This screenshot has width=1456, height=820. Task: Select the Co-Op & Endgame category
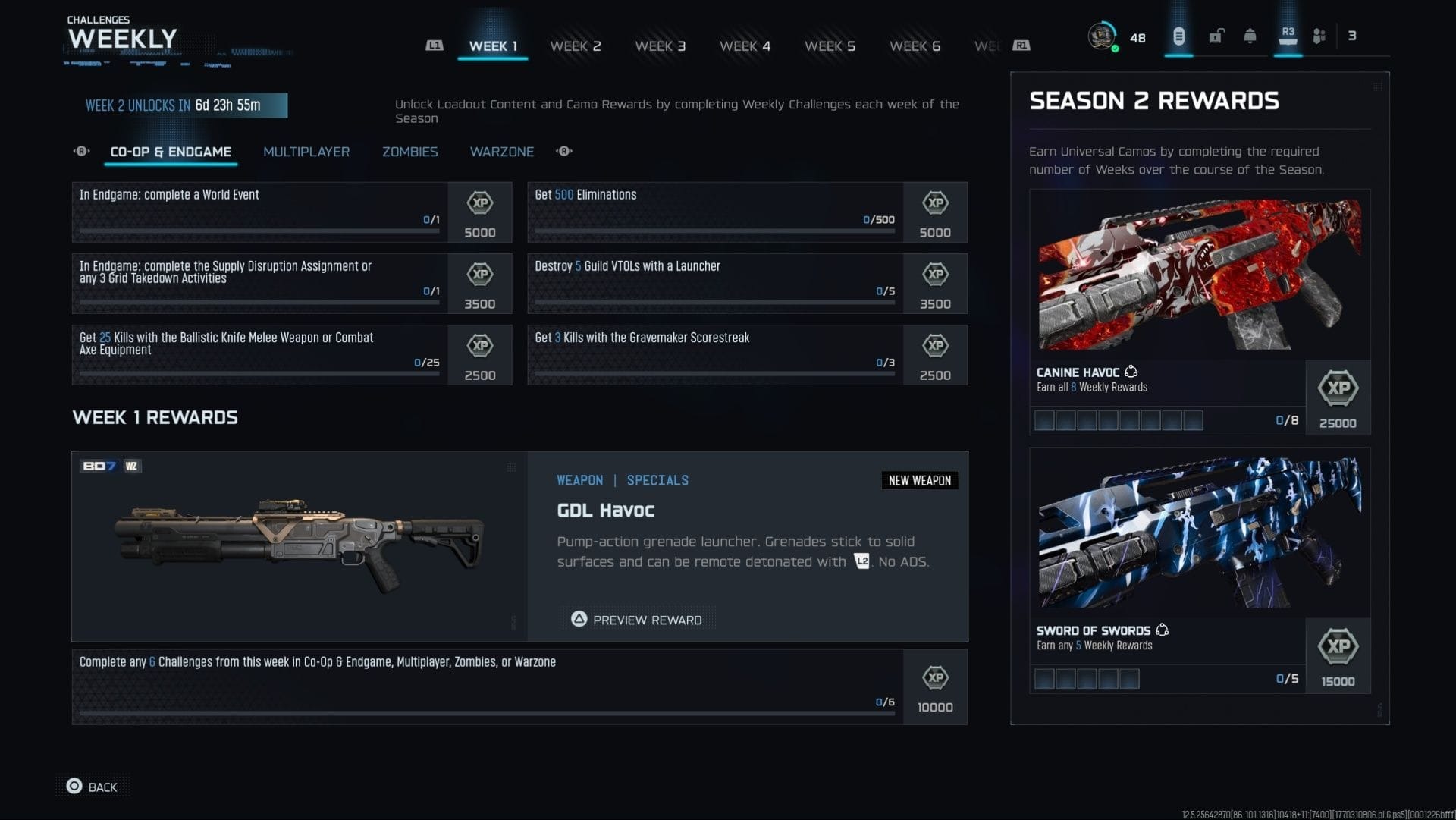[171, 152]
